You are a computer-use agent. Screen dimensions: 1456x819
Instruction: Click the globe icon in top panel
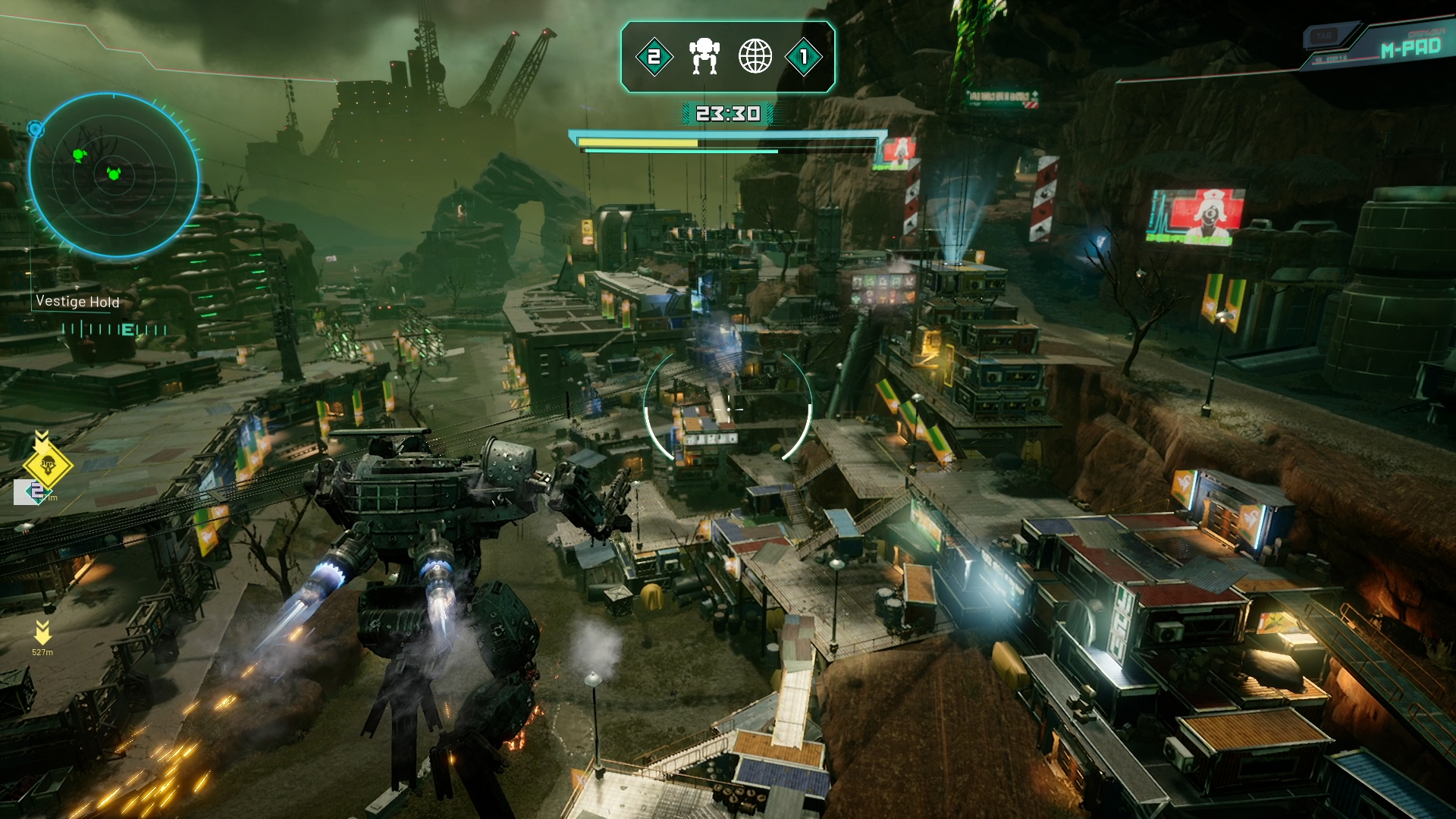point(755,57)
